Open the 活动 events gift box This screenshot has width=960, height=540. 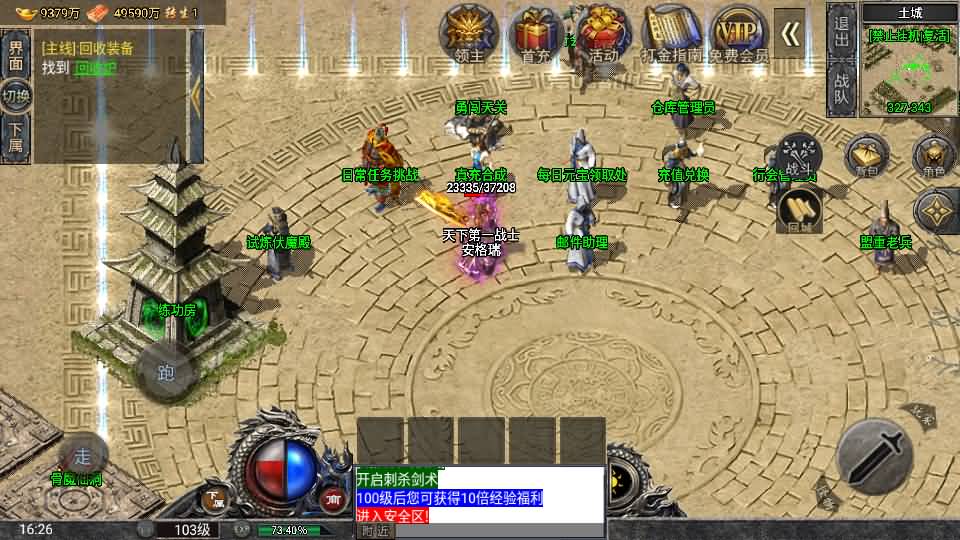pos(603,33)
